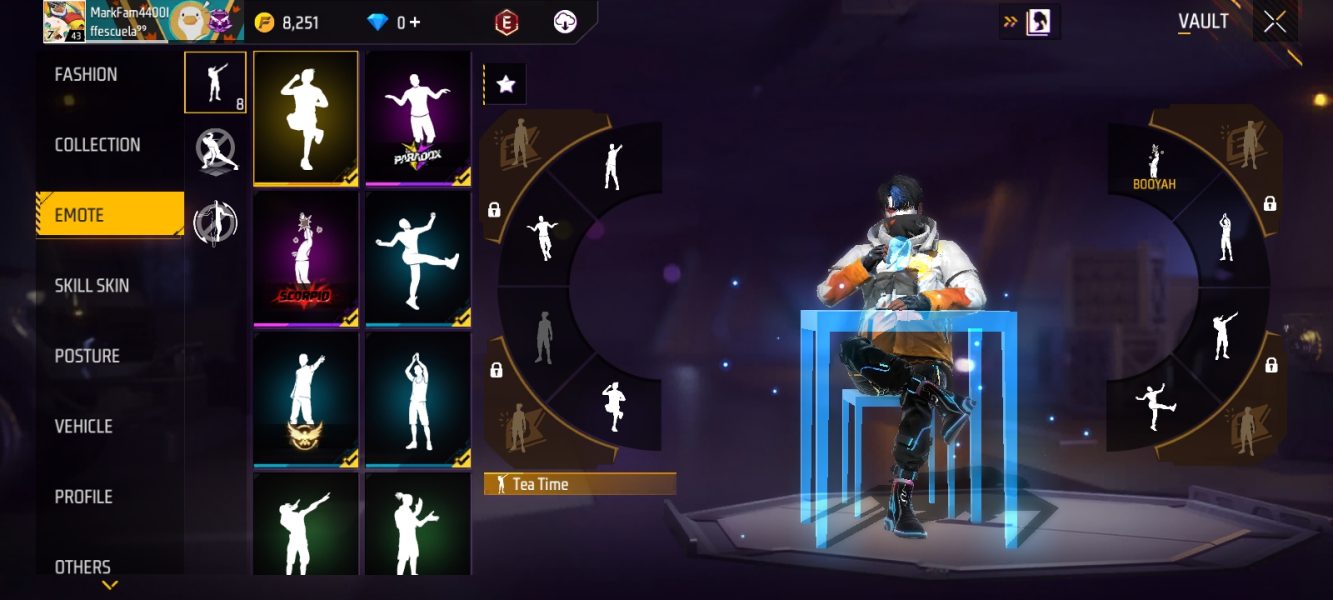Switch to the Collection category

point(97,145)
